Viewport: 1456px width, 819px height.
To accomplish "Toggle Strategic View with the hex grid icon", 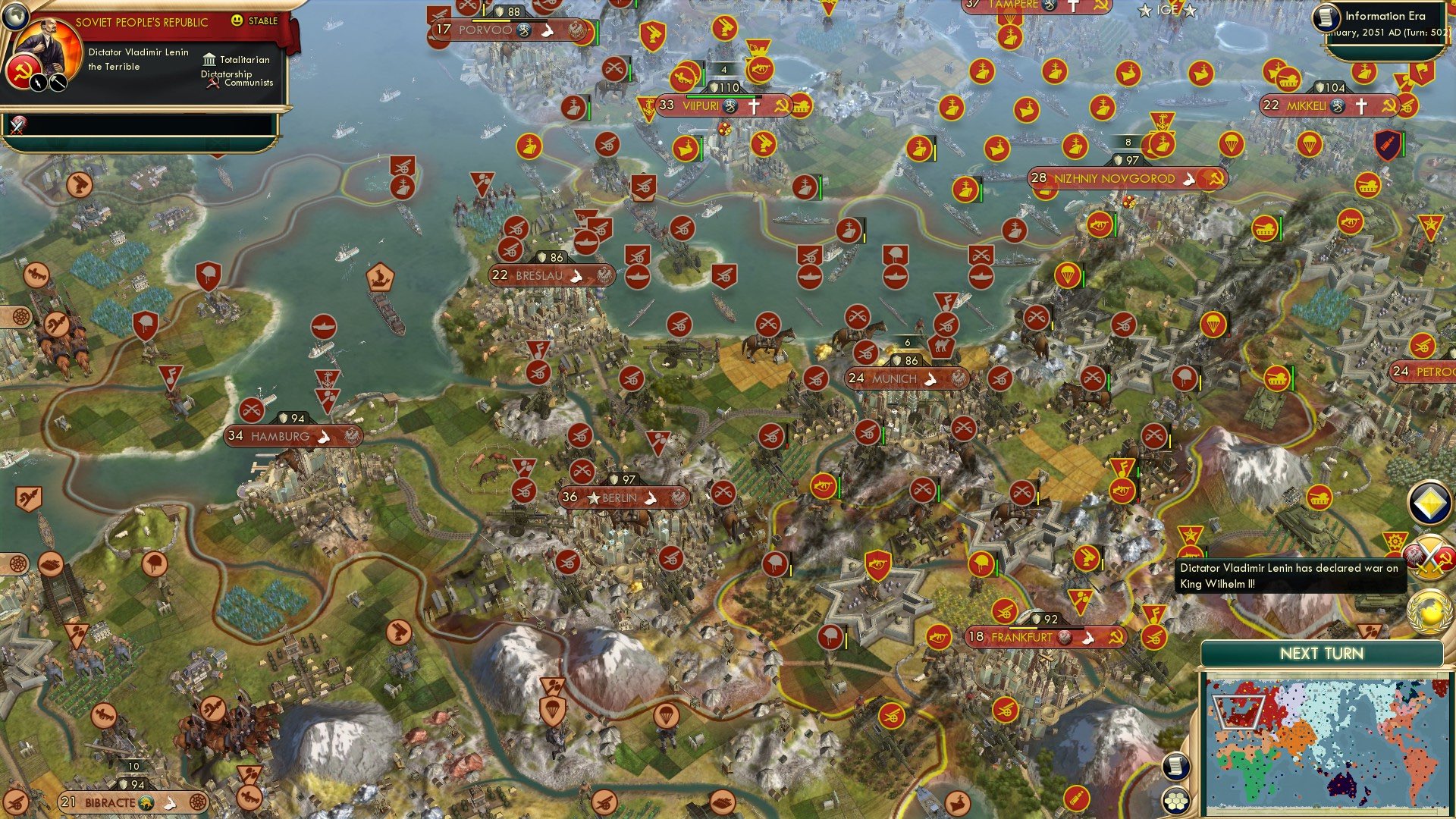I will (x=1175, y=799).
